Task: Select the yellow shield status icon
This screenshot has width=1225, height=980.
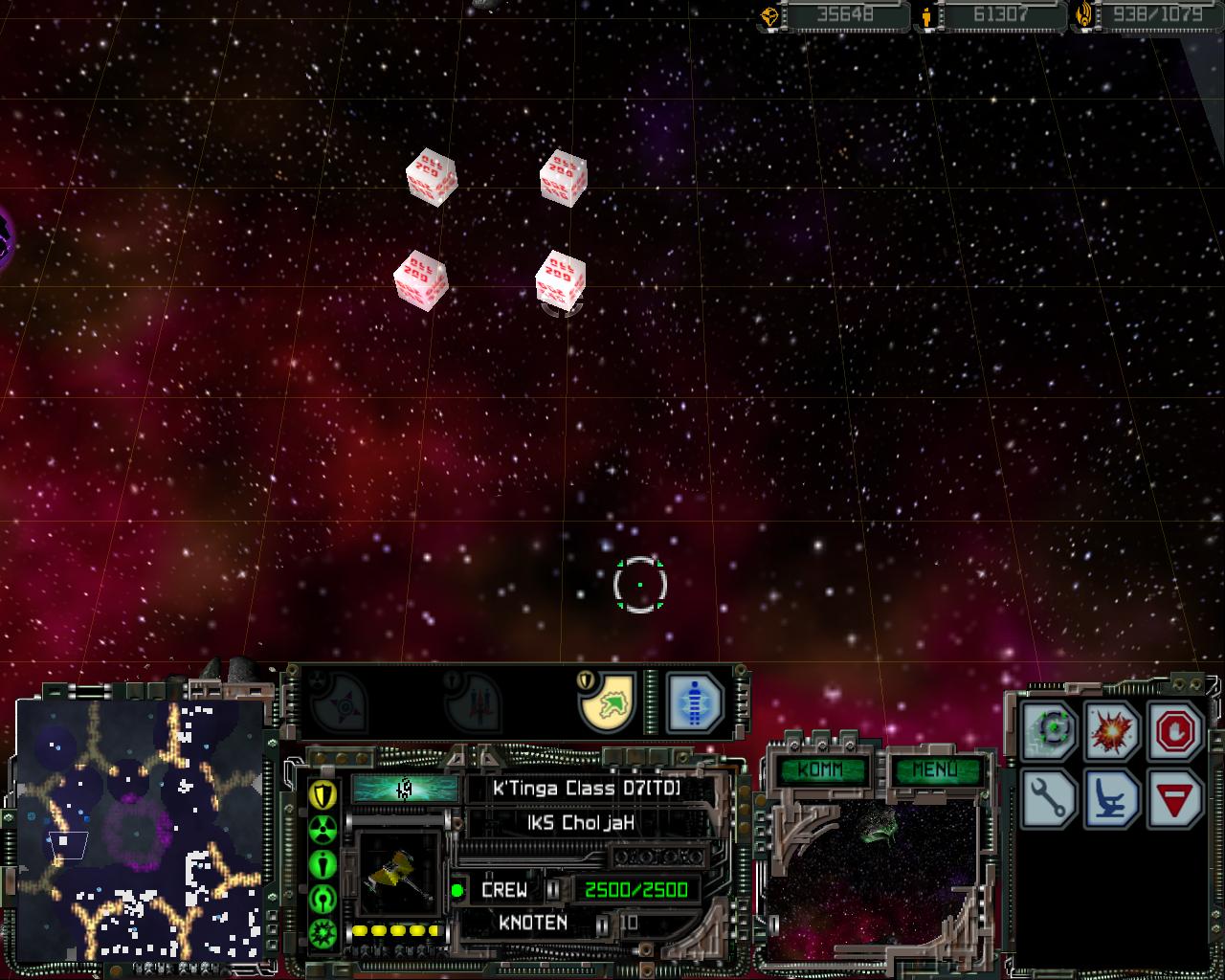Action: tap(323, 793)
